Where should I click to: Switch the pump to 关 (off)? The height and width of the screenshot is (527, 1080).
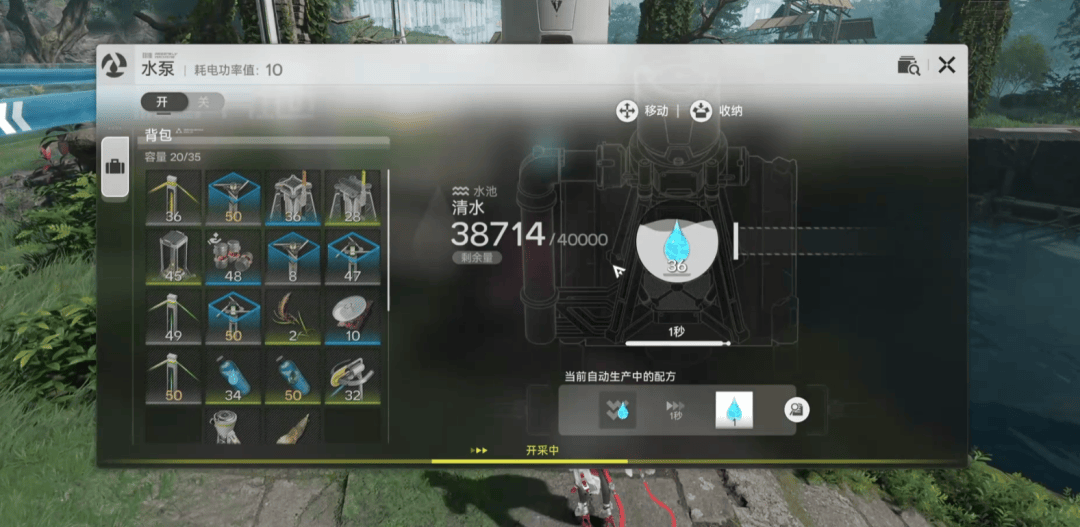203,102
